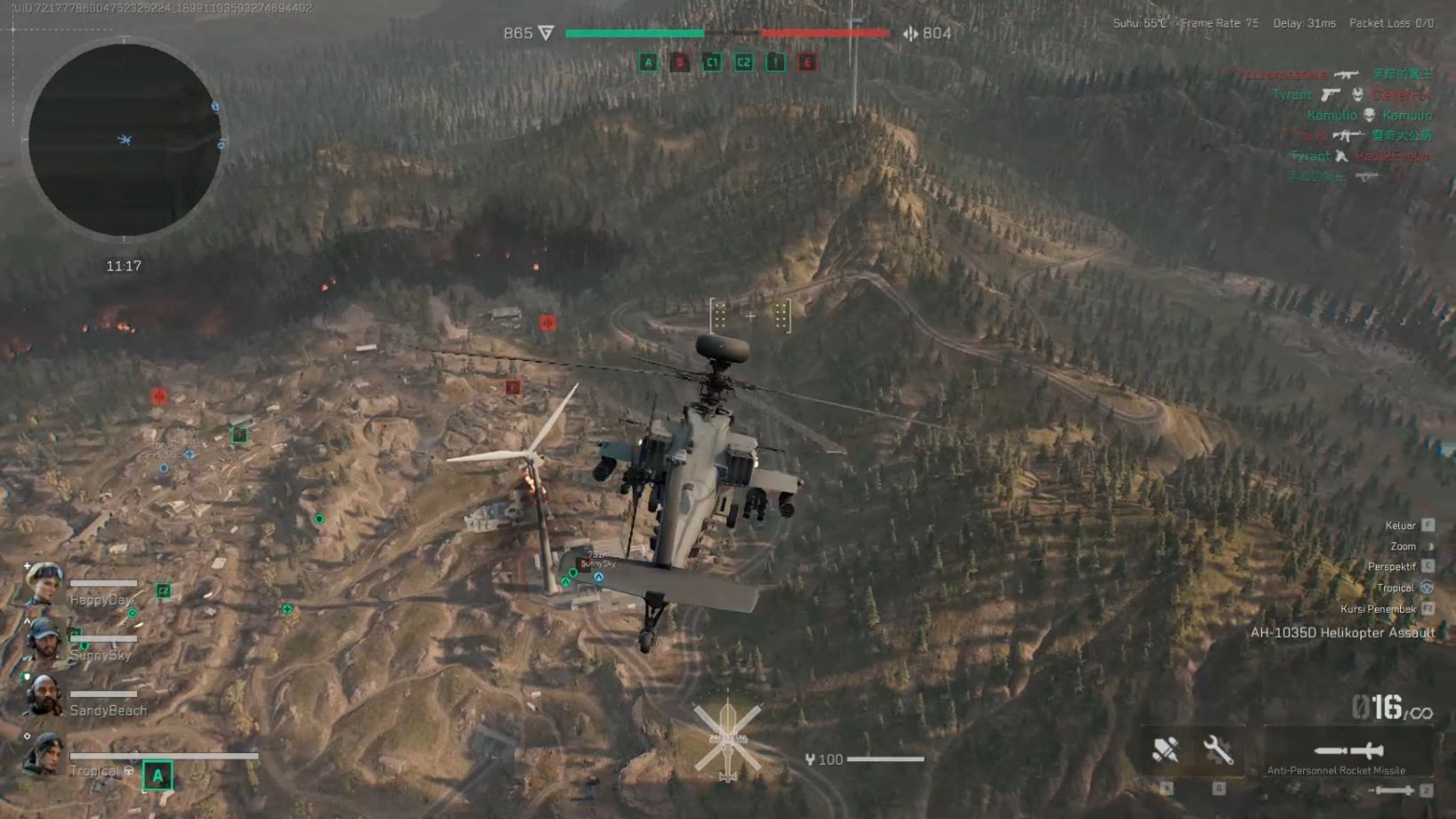Switch to the secondary missile weapon icon
Screen dimensions: 1456x819
click(1393, 790)
